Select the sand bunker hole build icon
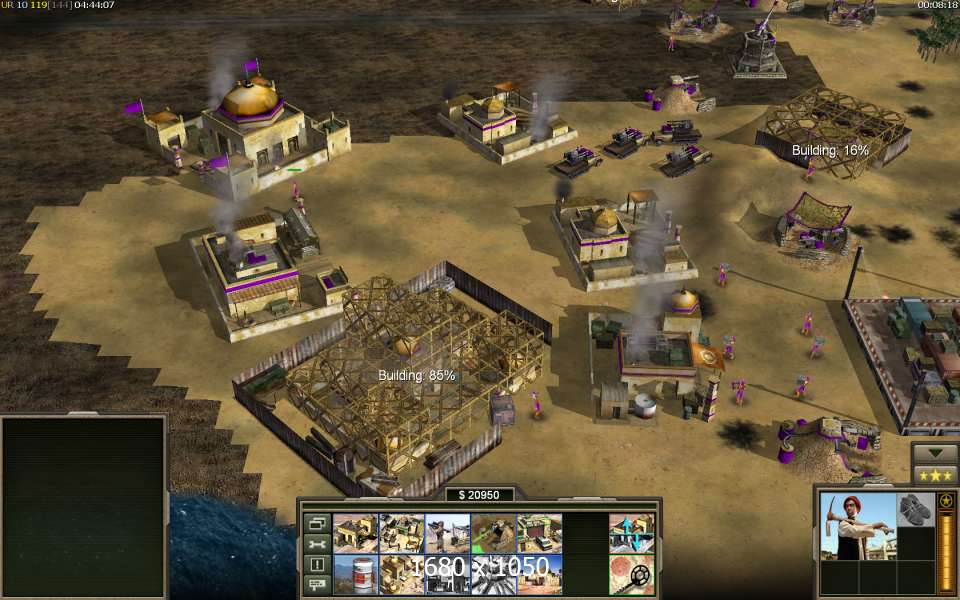Image resolution: width=960 pixels, height=600 pixels. click(493, 533)
